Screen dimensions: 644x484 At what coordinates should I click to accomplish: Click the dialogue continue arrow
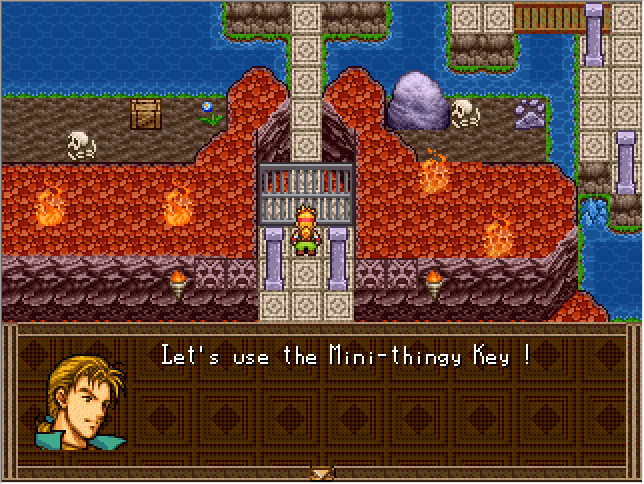pyautogui.click(x=321, y=473)
